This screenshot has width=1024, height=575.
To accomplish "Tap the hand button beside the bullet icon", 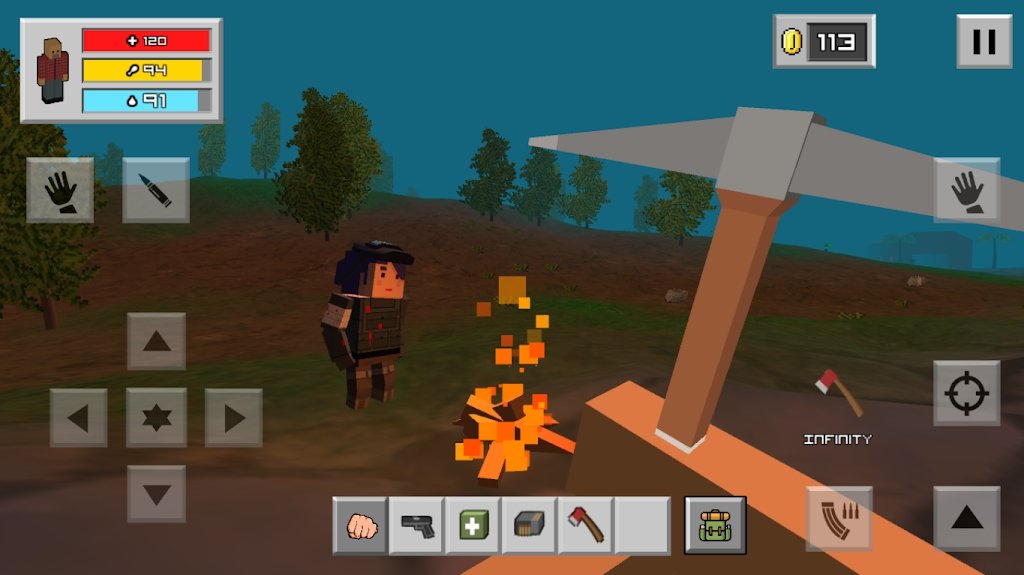I will (60, 190).
